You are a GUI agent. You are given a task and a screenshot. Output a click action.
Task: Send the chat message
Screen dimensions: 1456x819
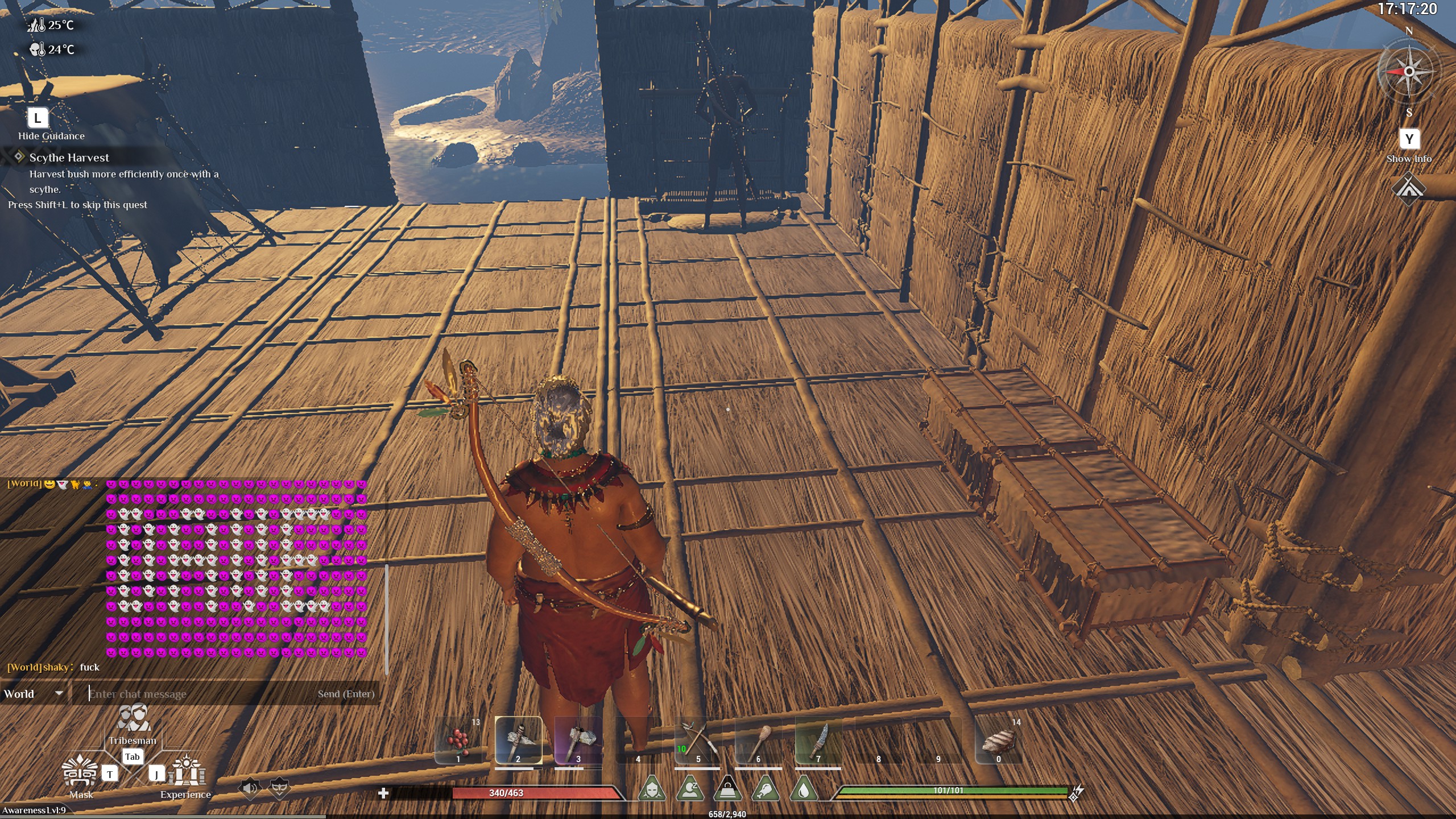pyautogui.click(x=346, y=694)
